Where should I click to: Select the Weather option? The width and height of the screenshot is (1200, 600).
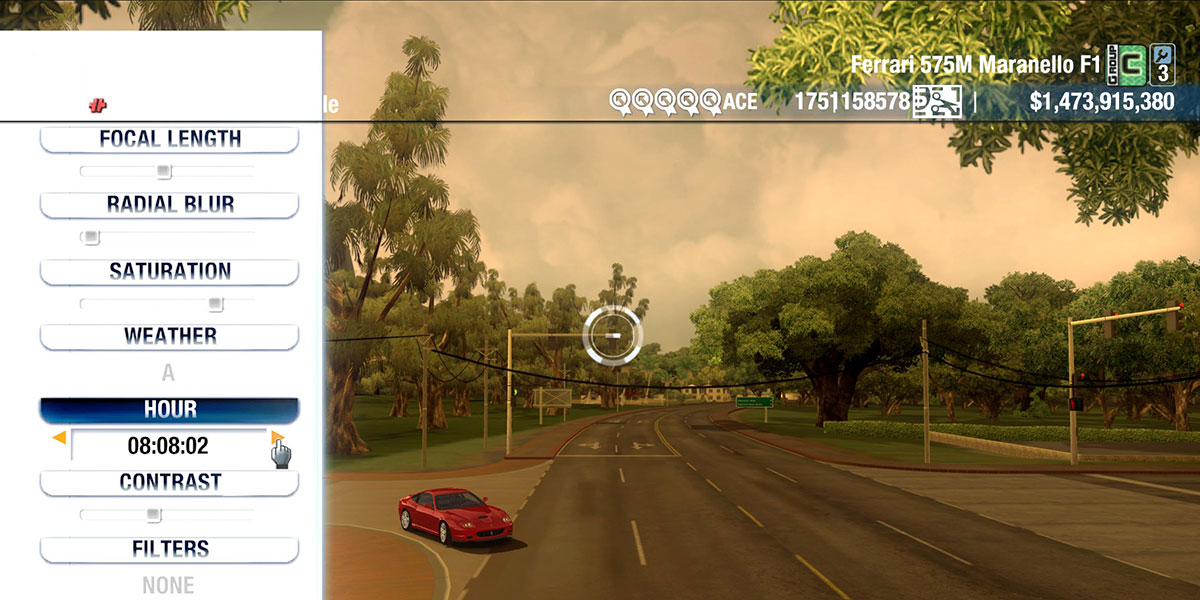point(169,336)
